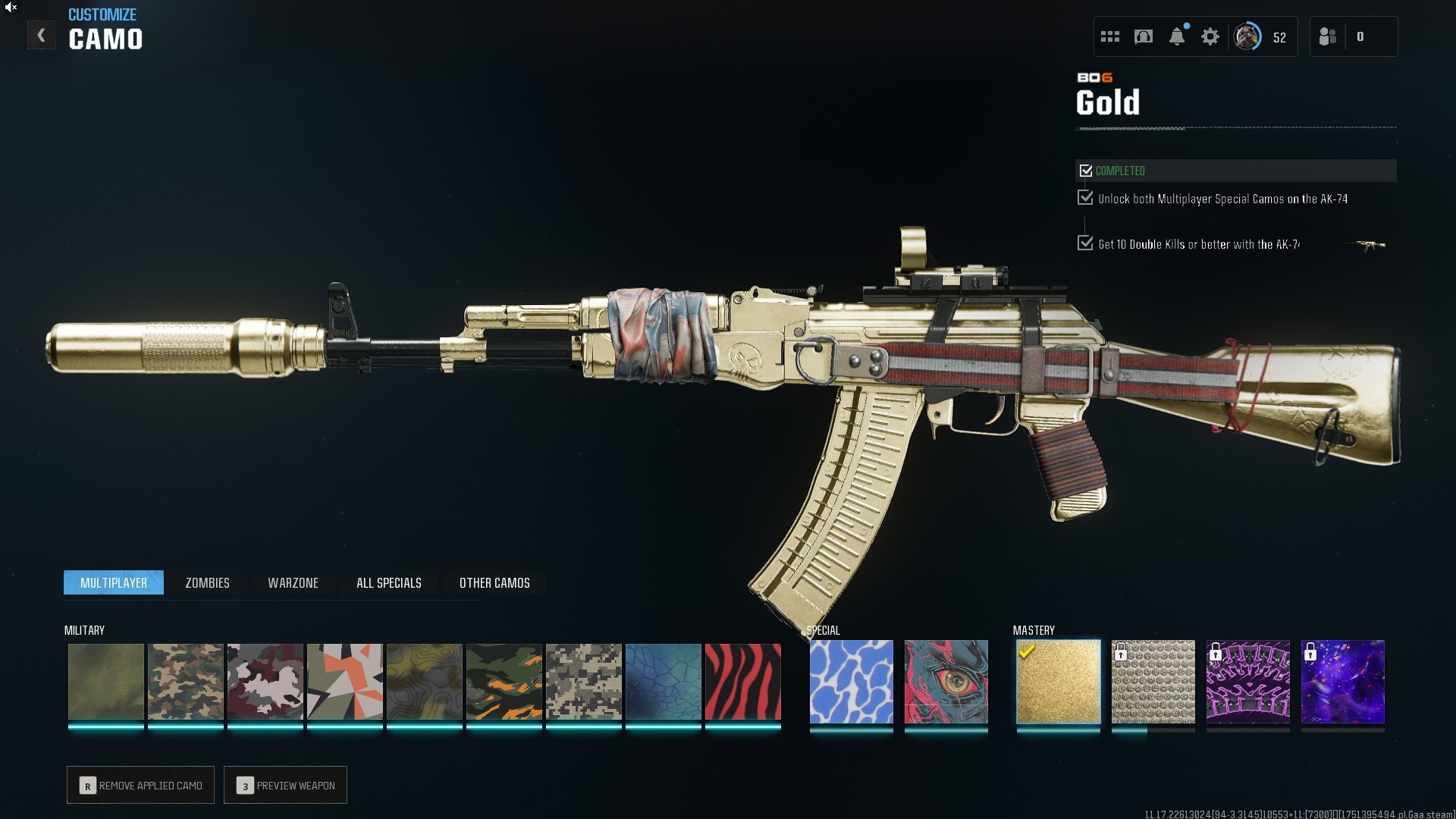Choose the locked purple Dark Spine camo

(x=1247, y=682)
